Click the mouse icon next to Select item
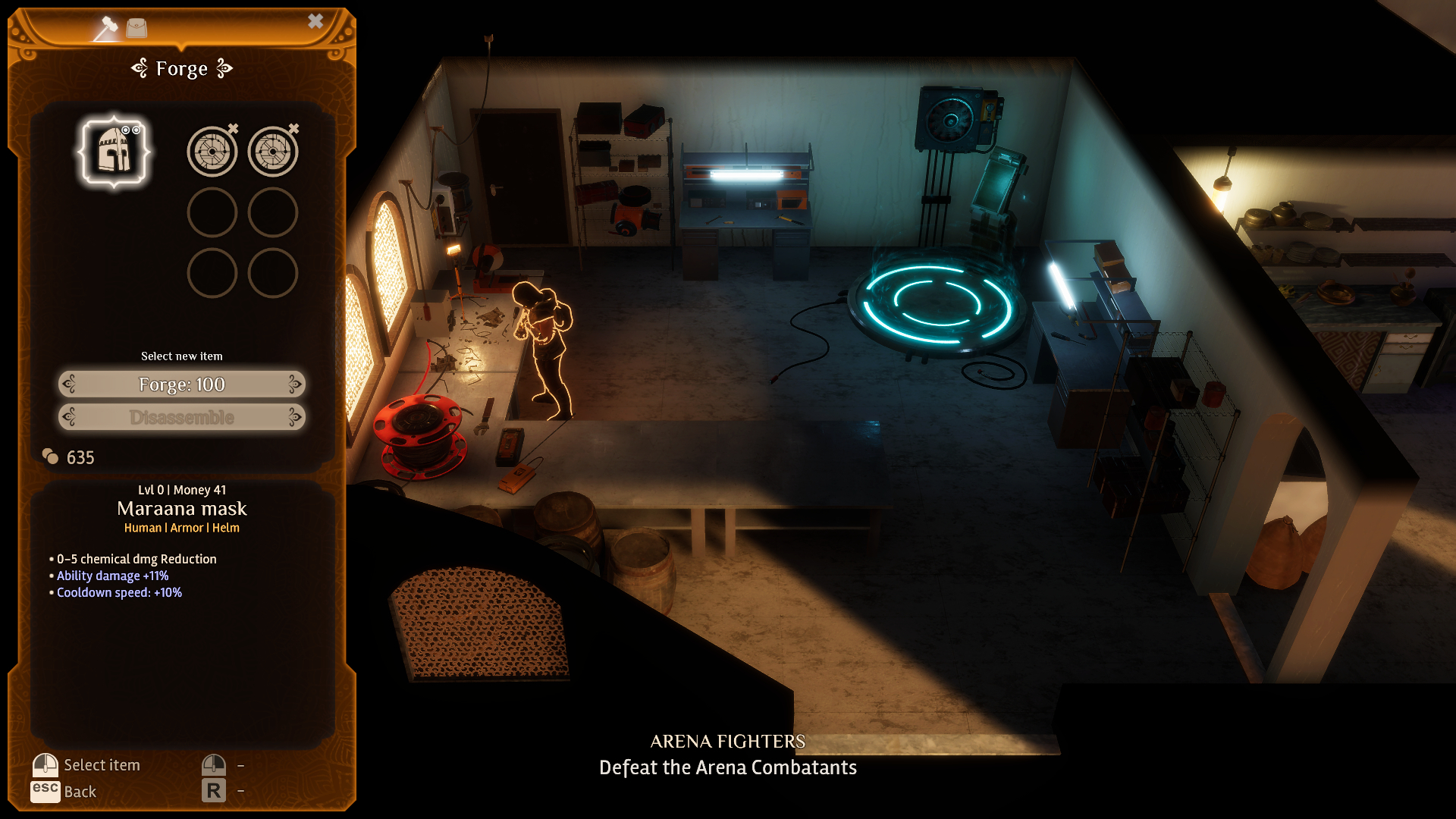Screen dimensions: 1456x819 click(45, 764)
